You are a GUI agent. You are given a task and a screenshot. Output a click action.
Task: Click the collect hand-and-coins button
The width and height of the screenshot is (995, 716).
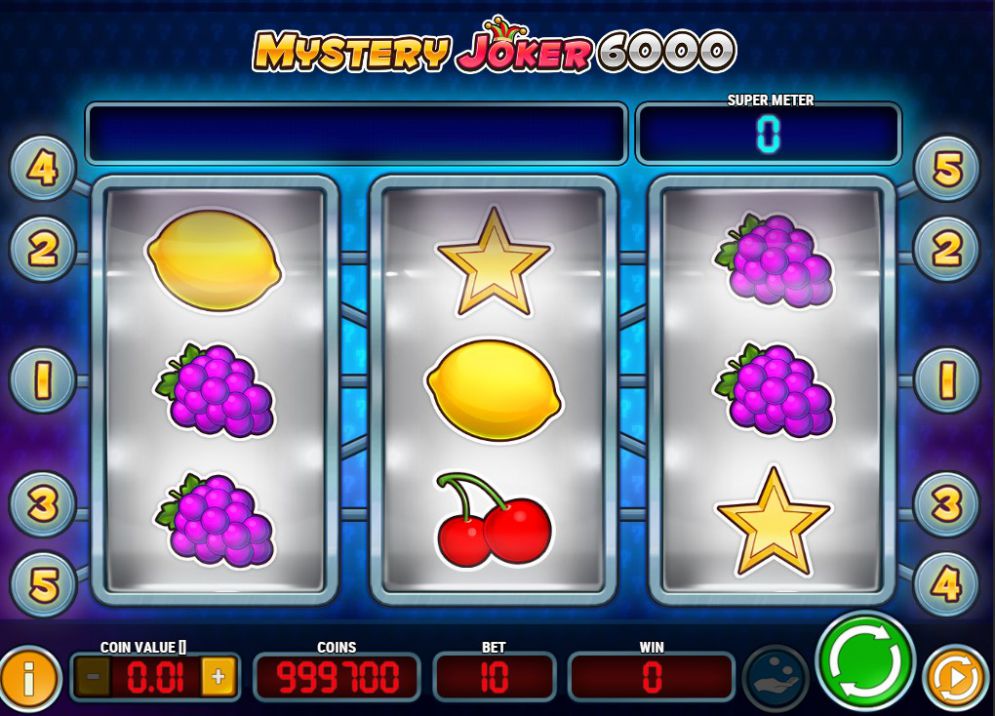[777, 677]
